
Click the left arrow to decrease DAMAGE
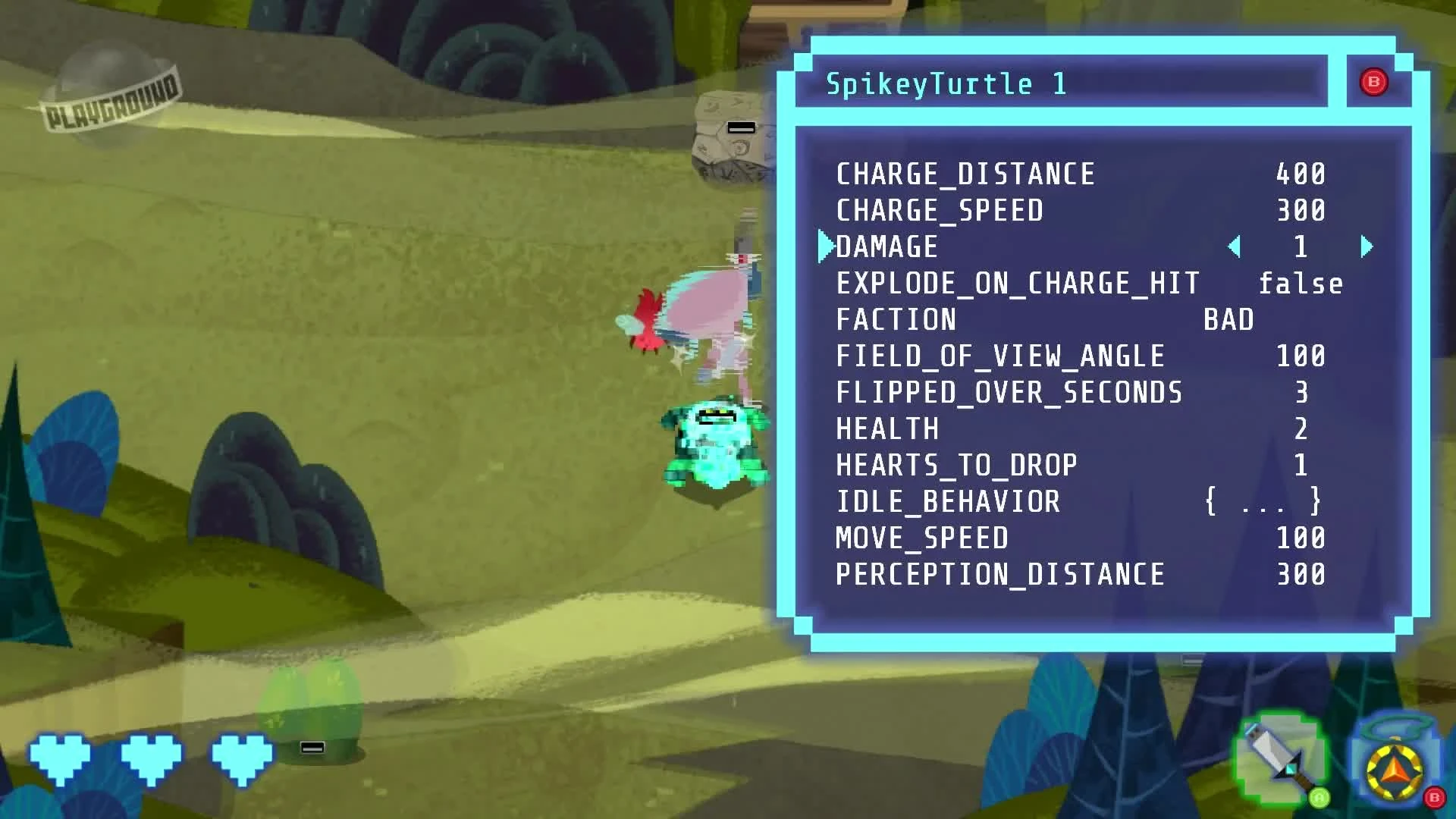(x=1236, y=246)
